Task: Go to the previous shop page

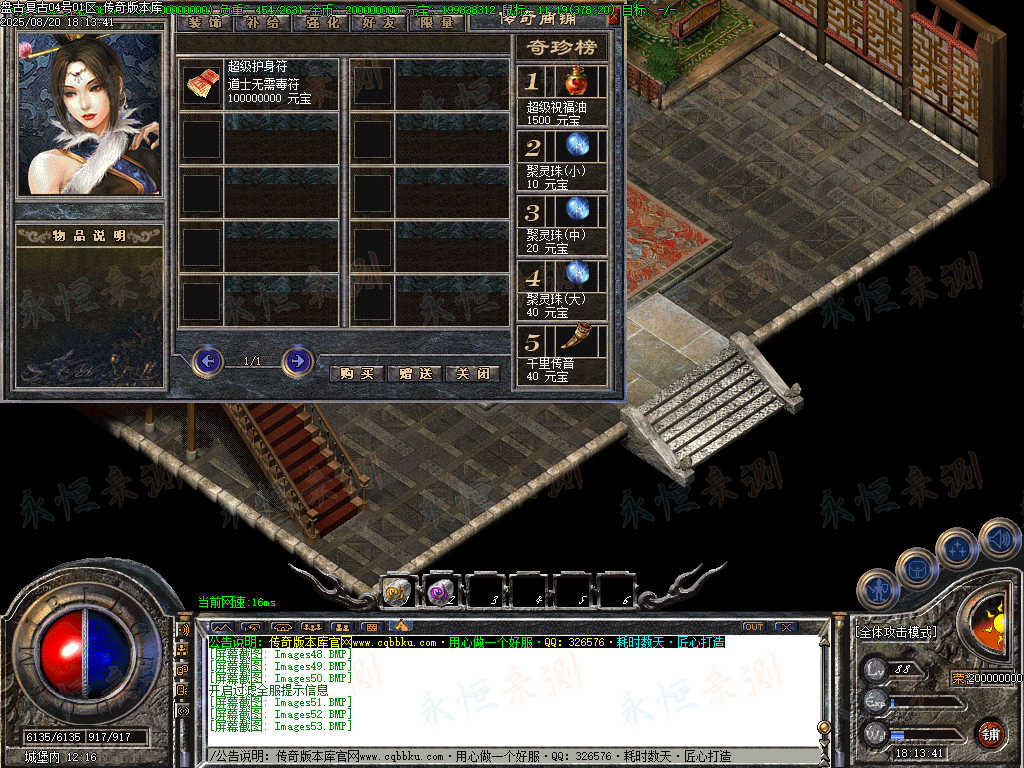Action: (x=207, y=360)
